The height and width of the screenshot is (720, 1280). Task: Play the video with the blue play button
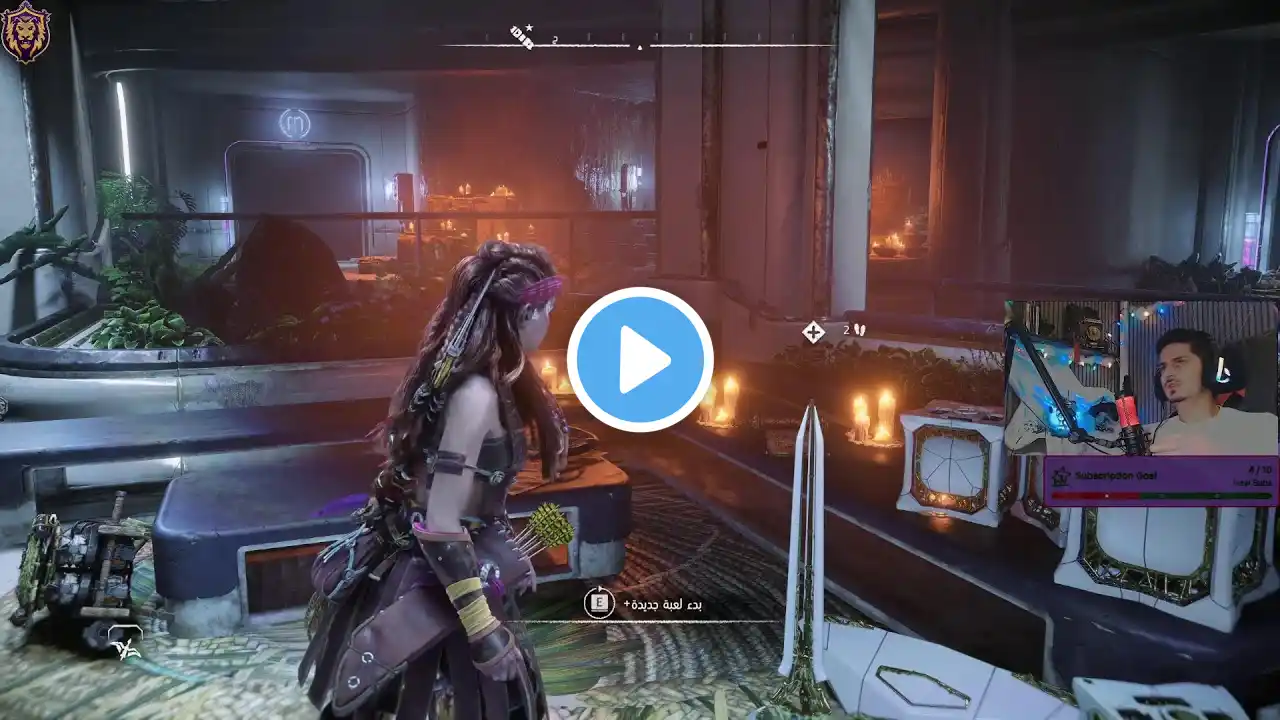pos(640,360)
